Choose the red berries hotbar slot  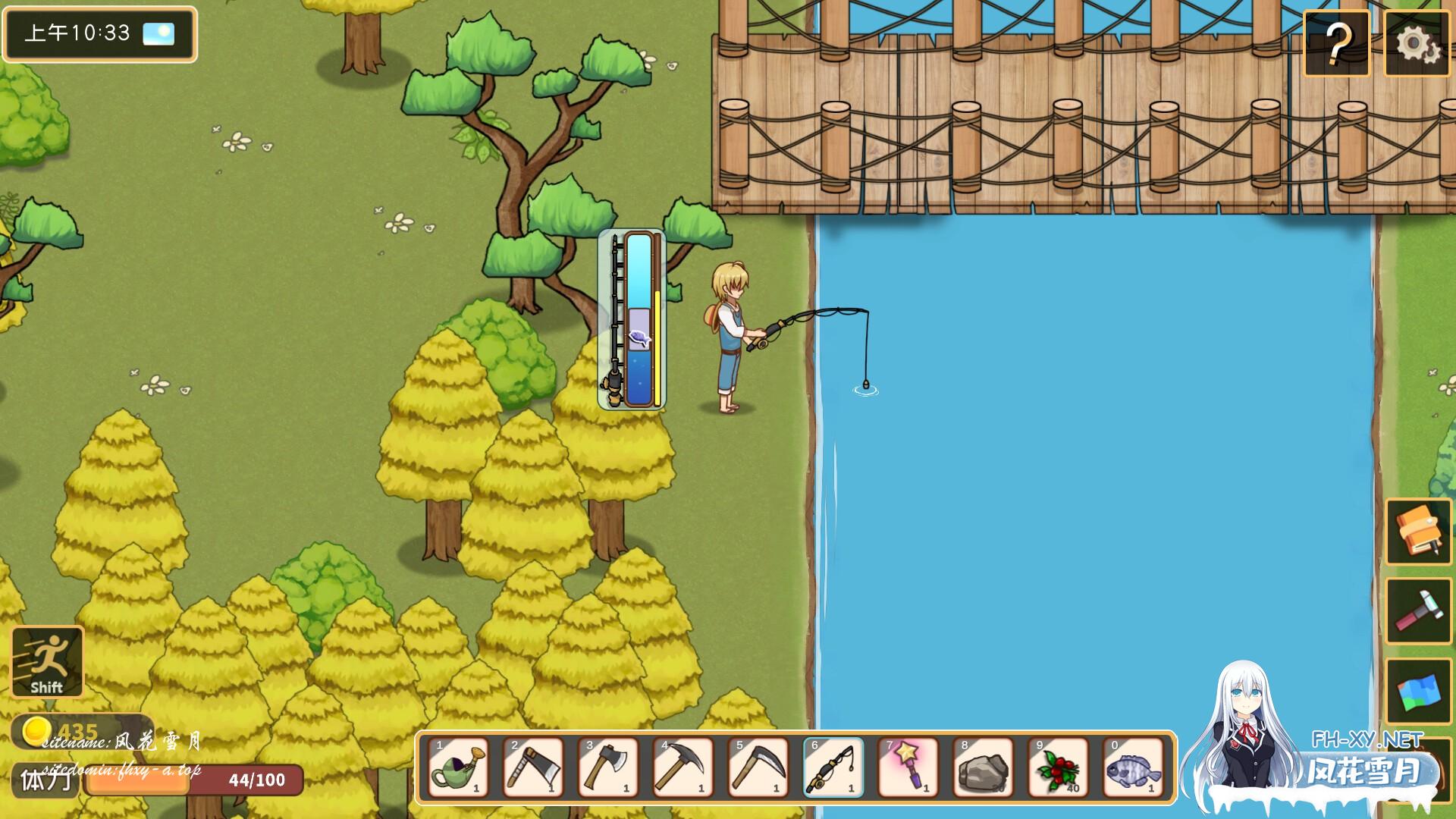(x=1059, y=767)
